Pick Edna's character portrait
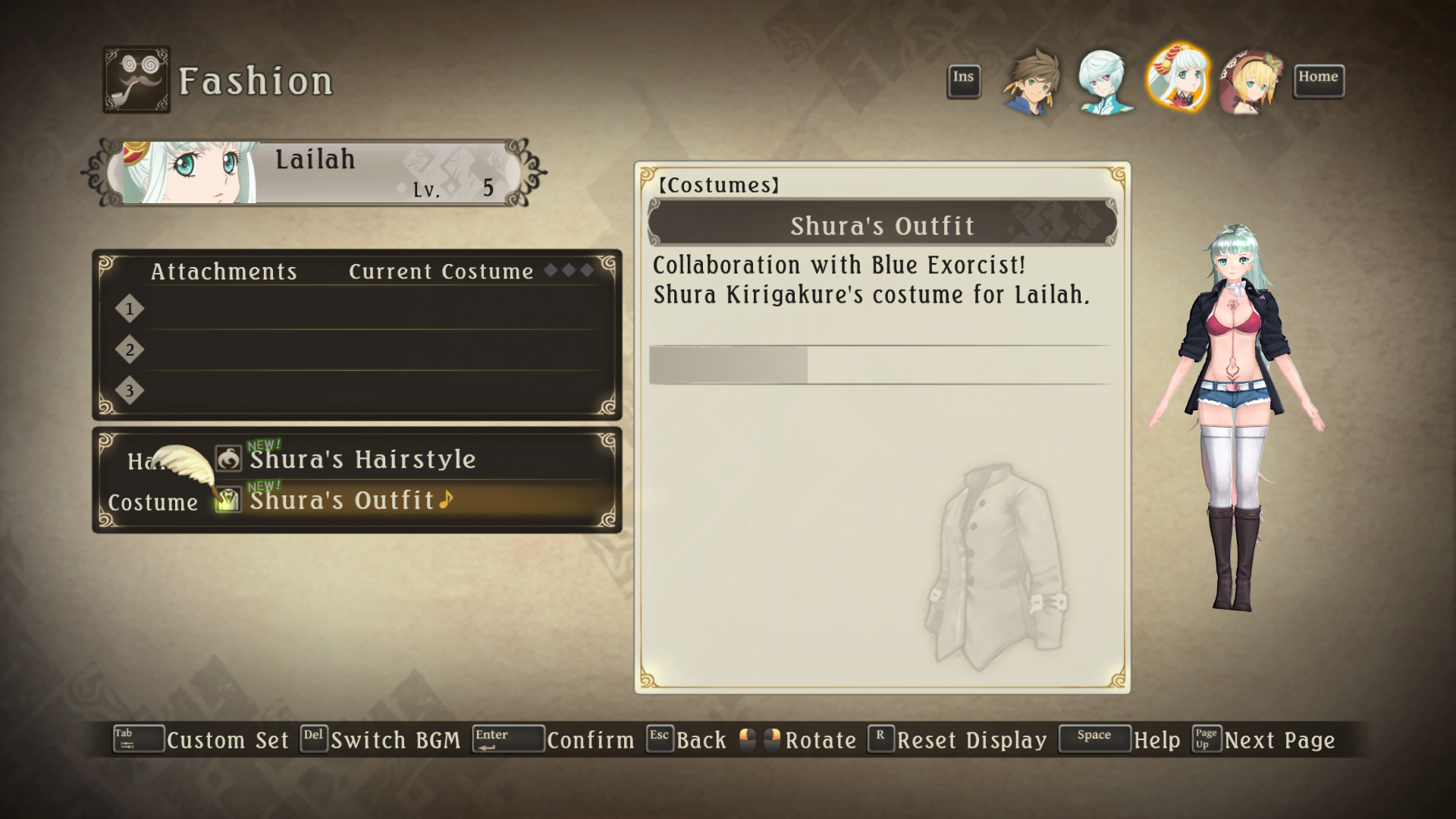The image size is (1456, 819). click(x=1250, y=81)
